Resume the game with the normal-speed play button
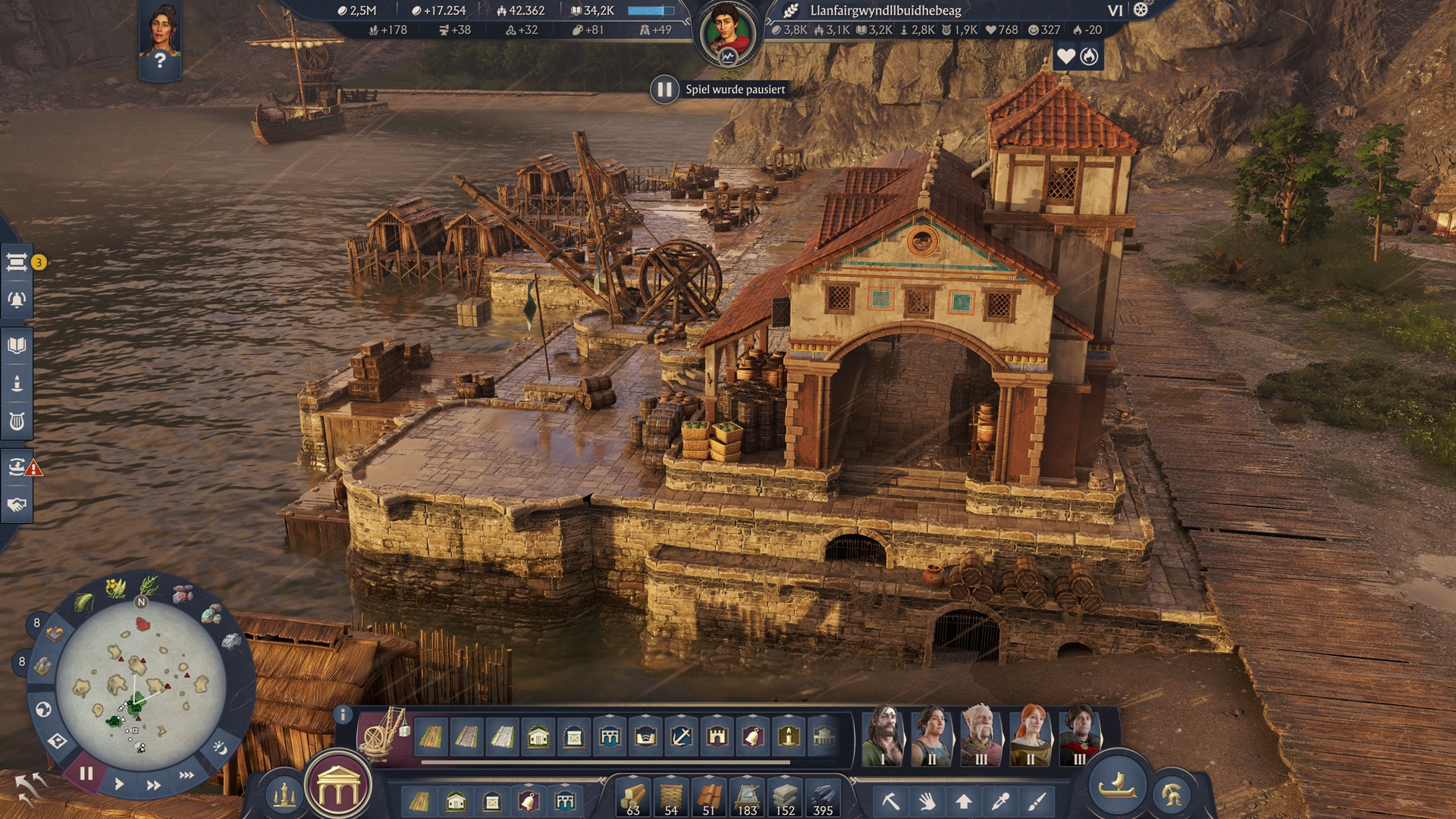 pyautogui.click(x=119, y=784)
